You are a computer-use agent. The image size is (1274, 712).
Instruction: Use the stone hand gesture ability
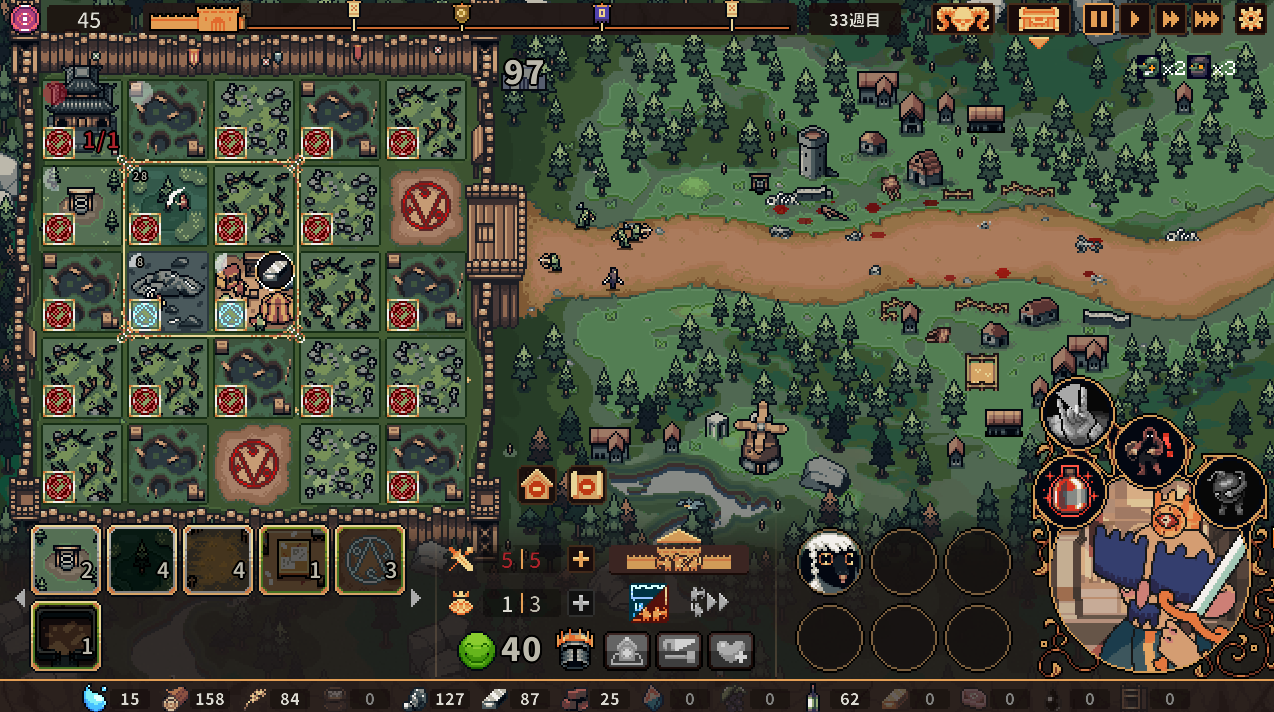pos(1078,414)
